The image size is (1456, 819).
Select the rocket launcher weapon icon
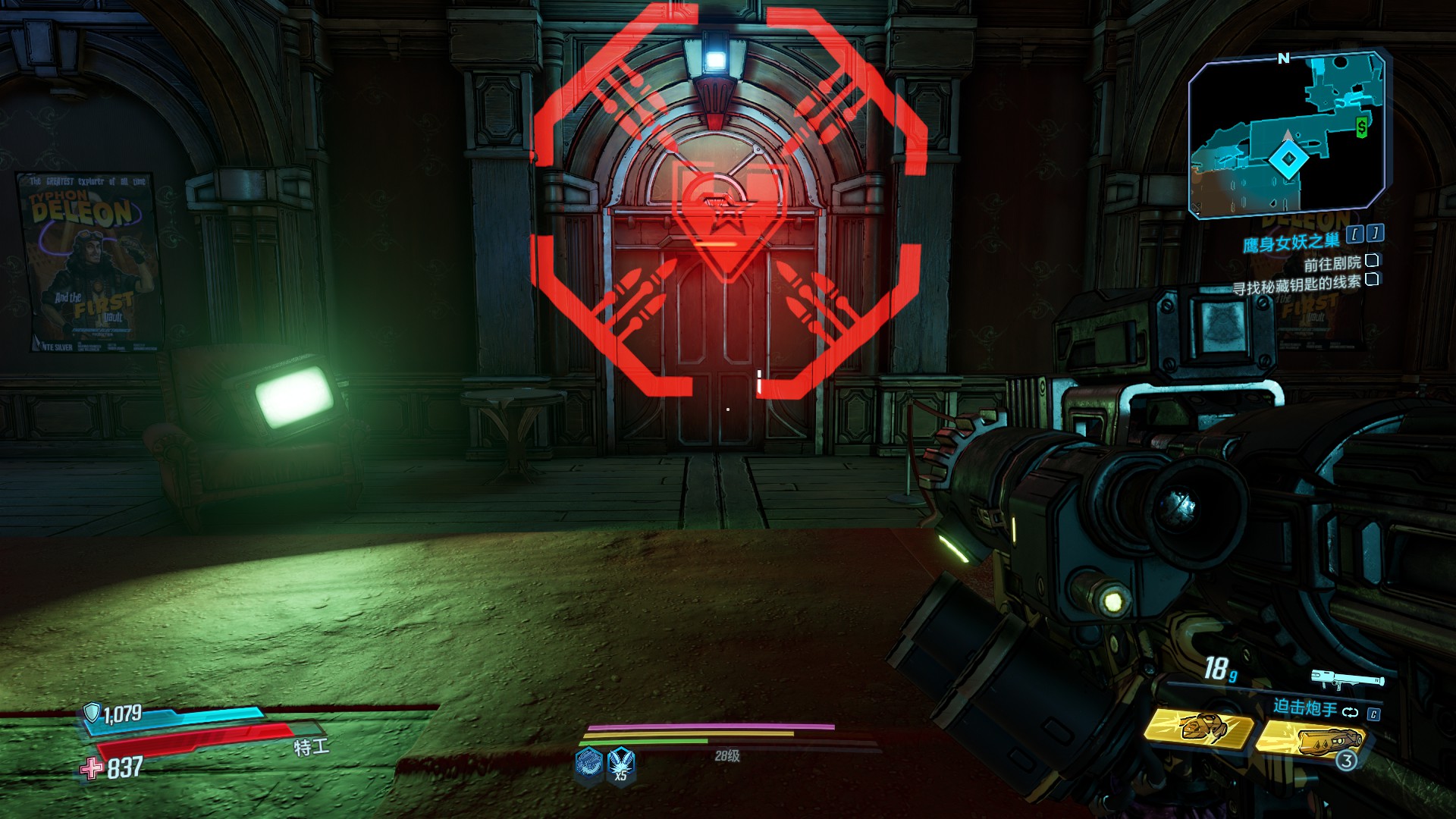click(1347, 679)
